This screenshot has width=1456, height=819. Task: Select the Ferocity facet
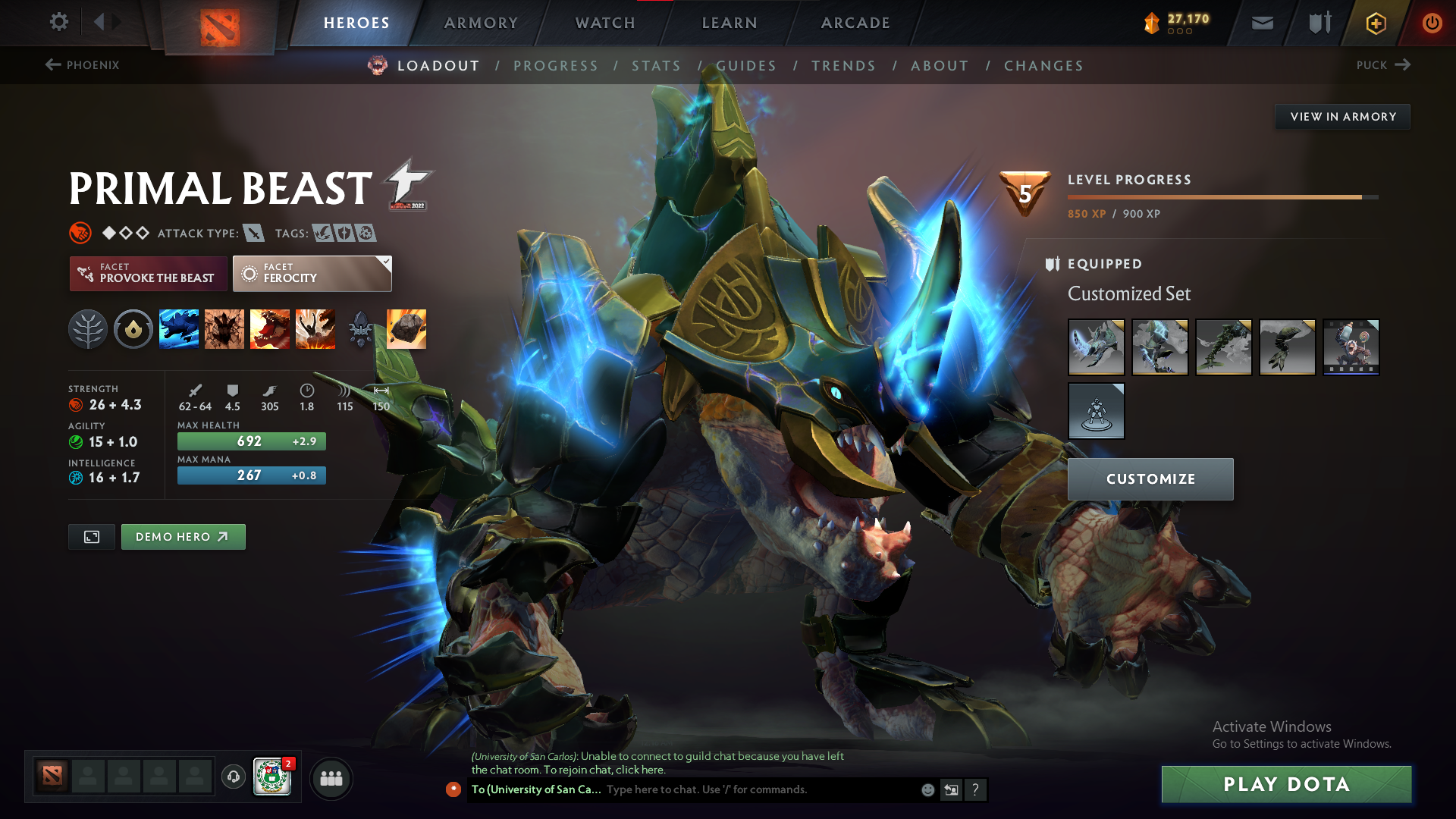click(x=312, y=273)
